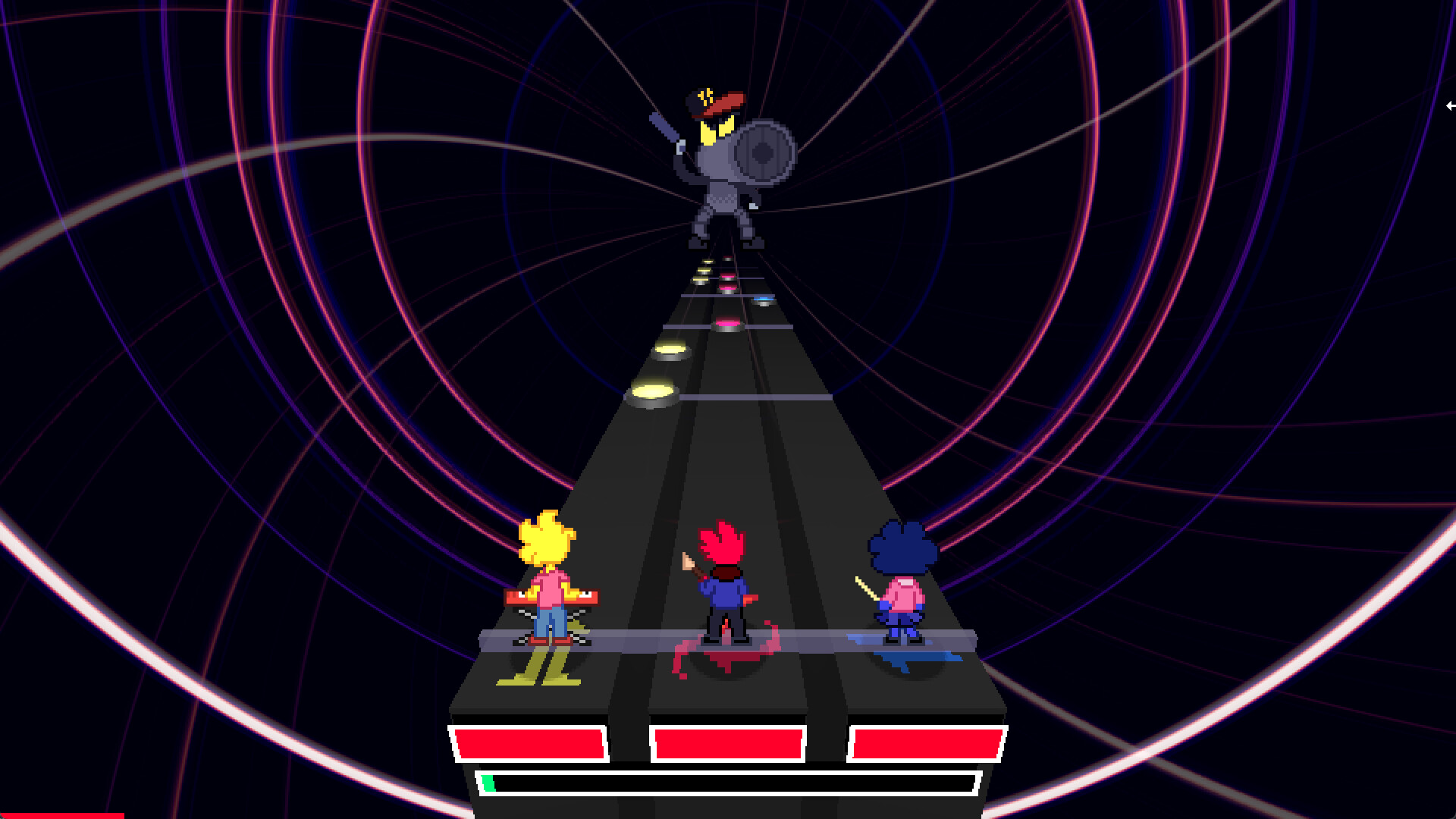Viewport: 1456px width, 819px height.
Task: Click the red bar in the bottom-left corner
Action: (61, 816)
